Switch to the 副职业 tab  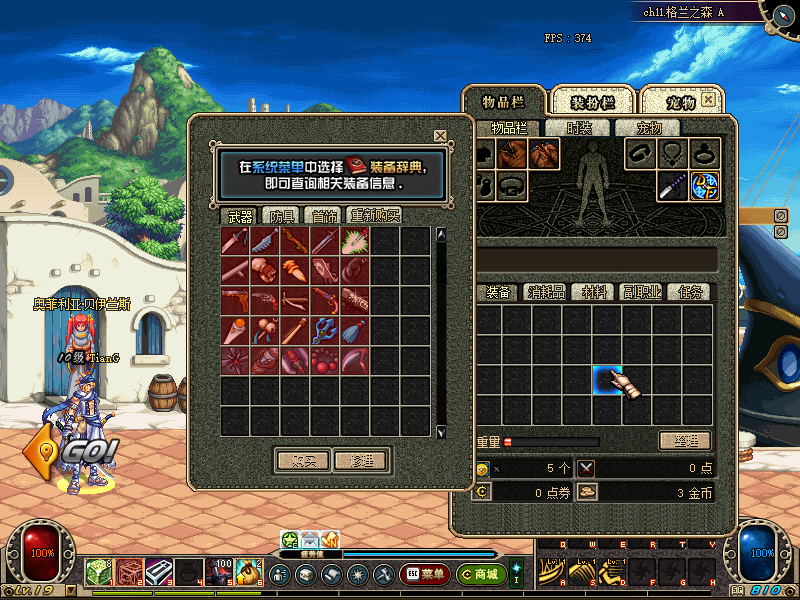(641, 292)
